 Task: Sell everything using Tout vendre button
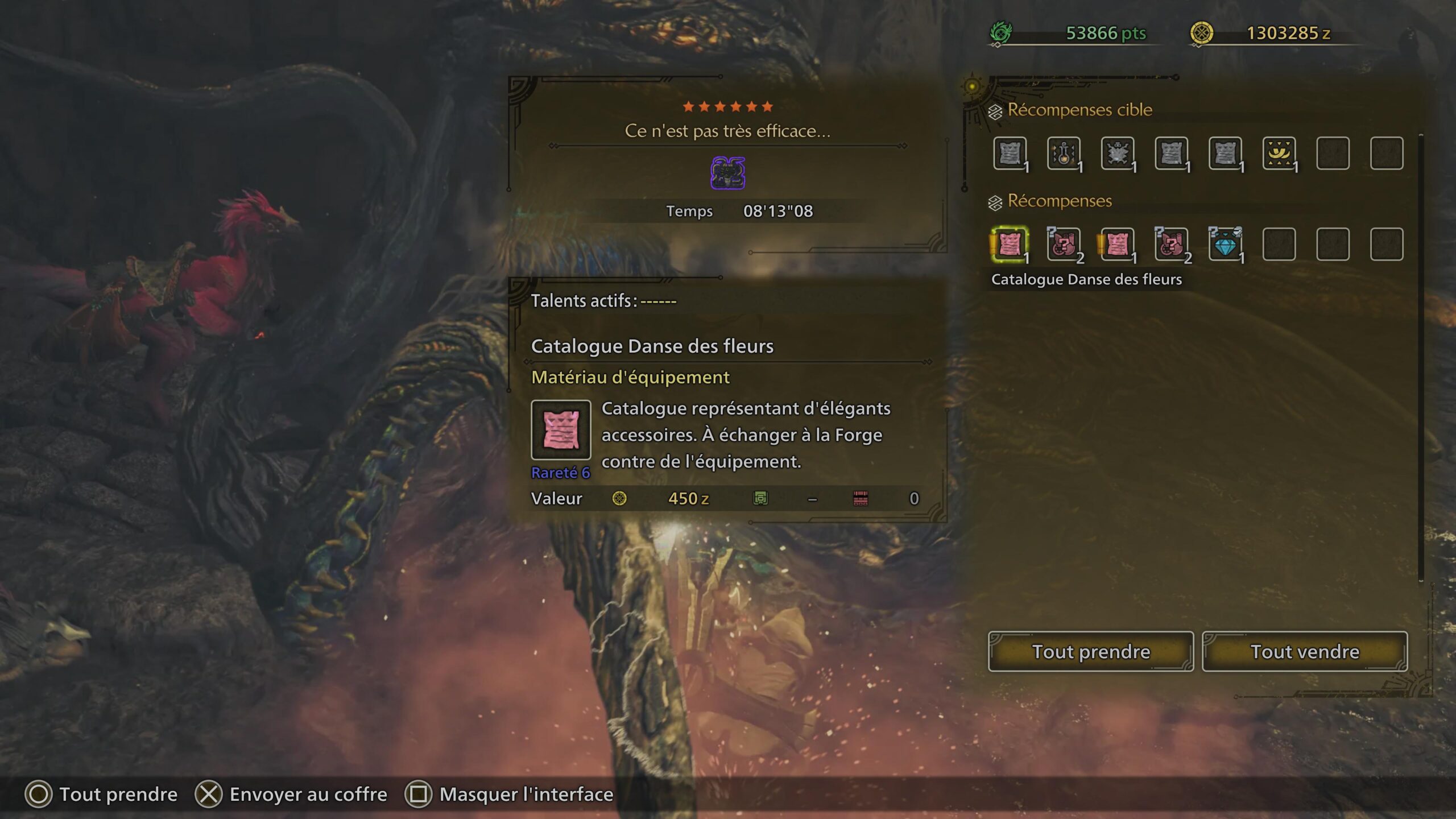pyautogui.click(x=1305, y=651)
